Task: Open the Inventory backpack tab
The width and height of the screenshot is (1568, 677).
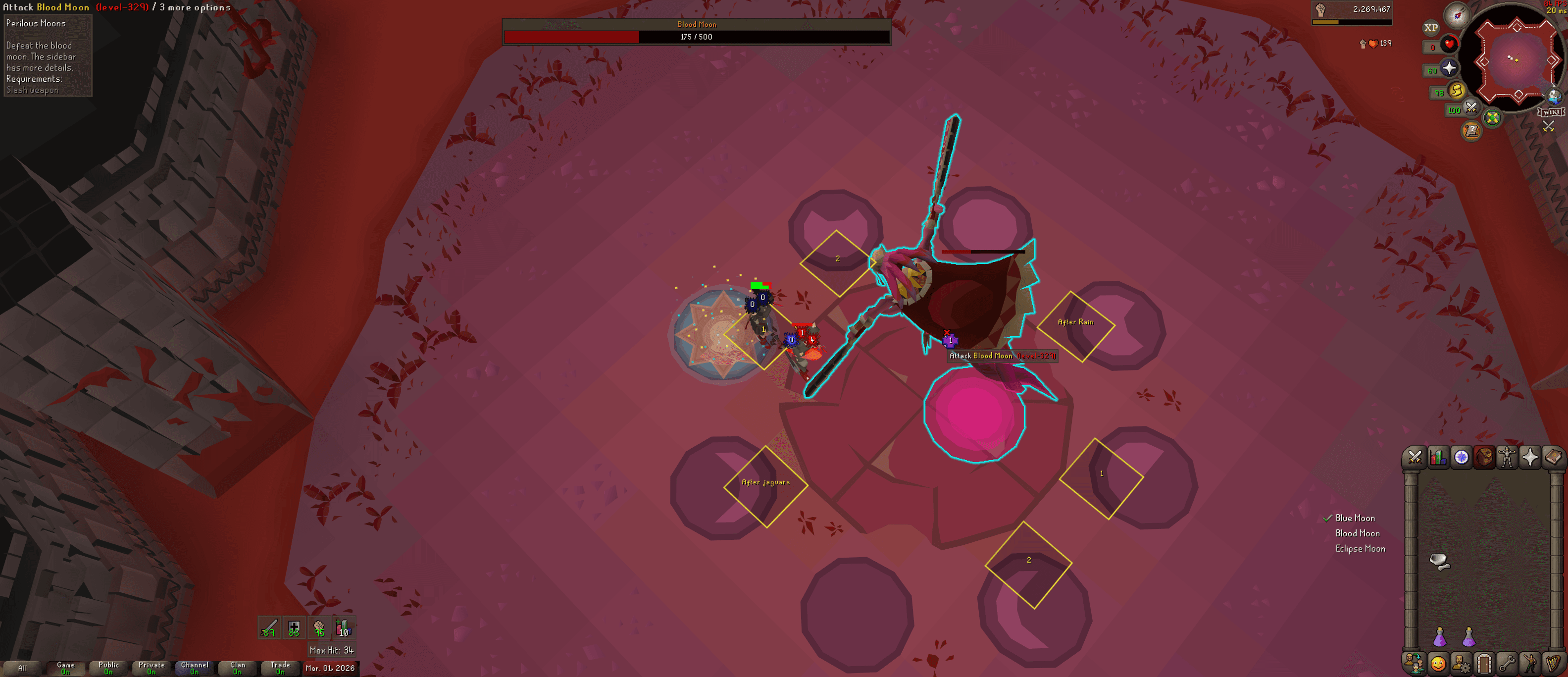Action: [1484, 457]
